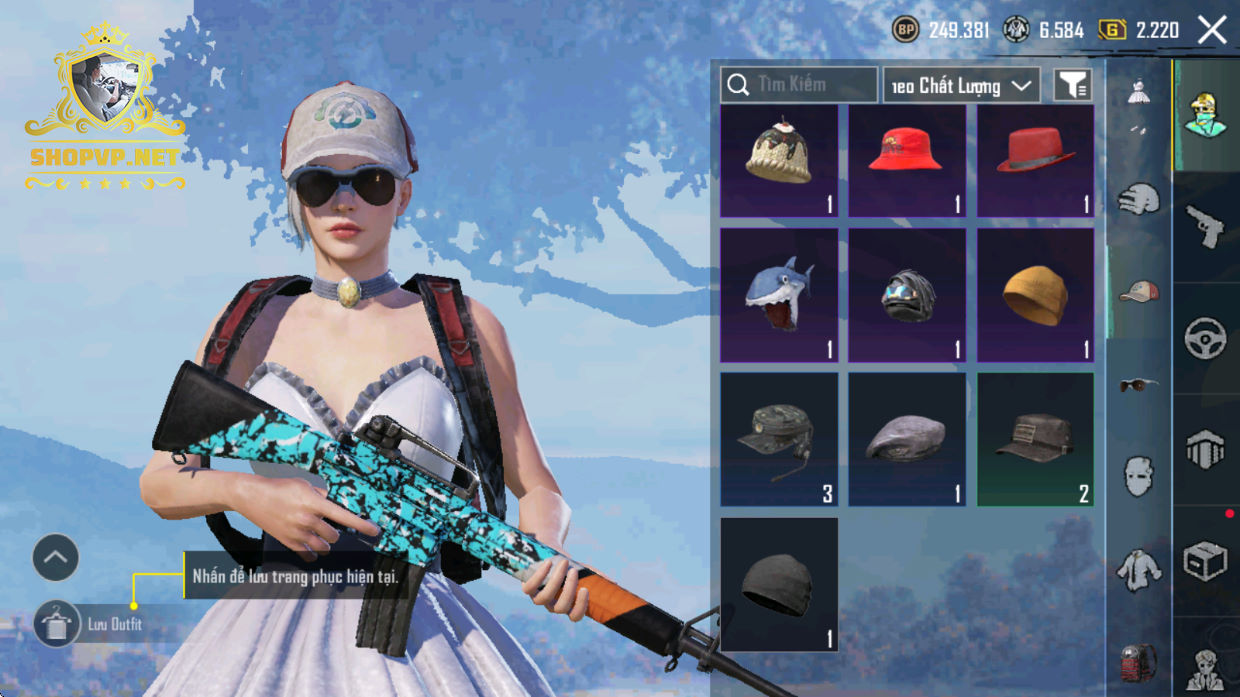This screenshot has width=1240, height=697.
Task: Choose the black beanie
Action: [779, 584]
